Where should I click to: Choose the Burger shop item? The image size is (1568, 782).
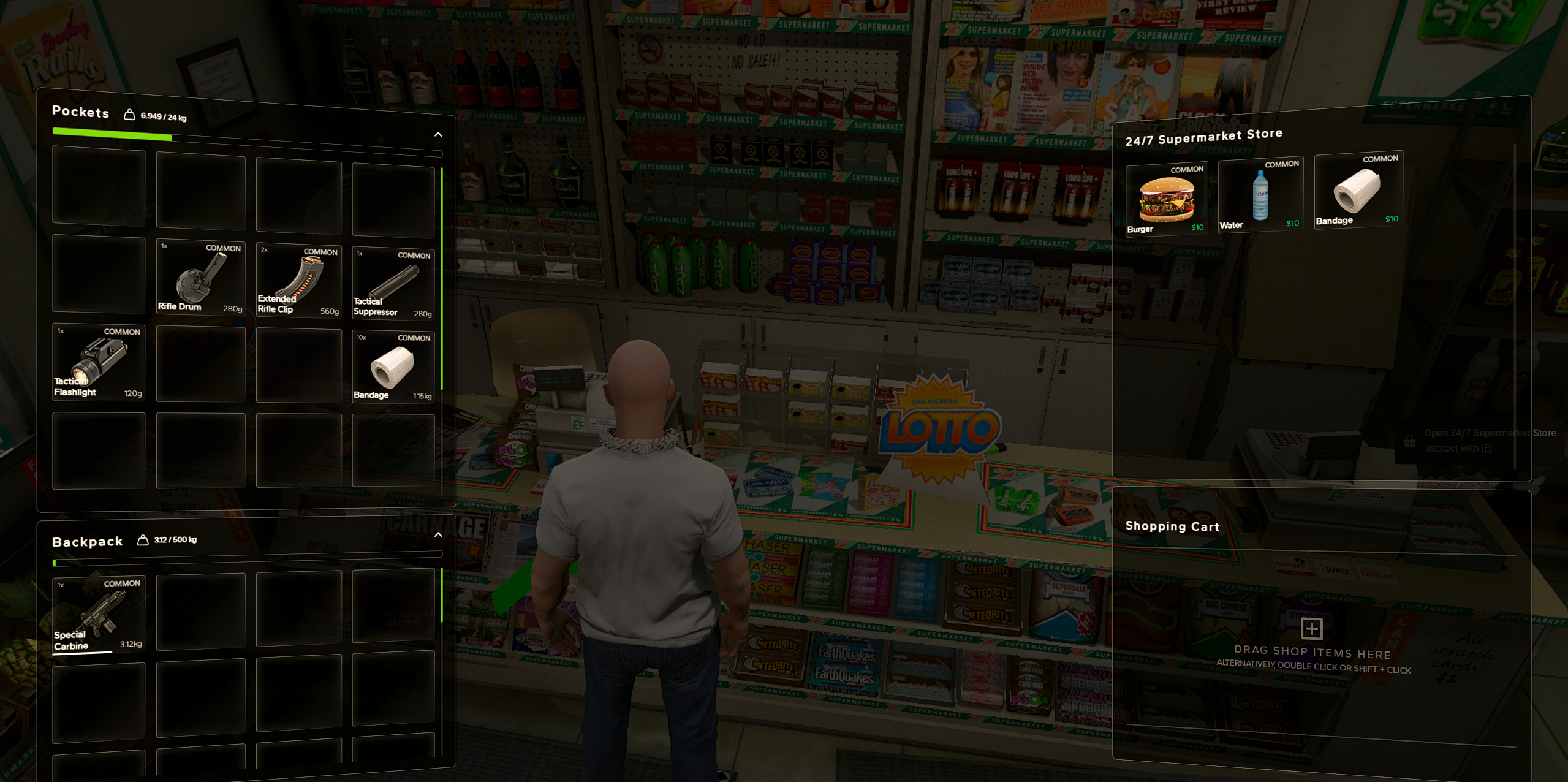pos(1166,199)
